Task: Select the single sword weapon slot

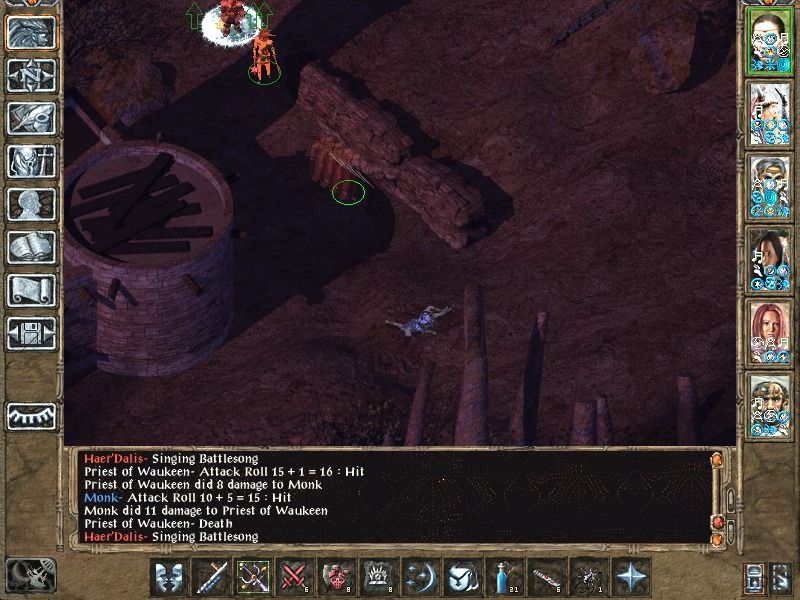Action: (212, 577)
